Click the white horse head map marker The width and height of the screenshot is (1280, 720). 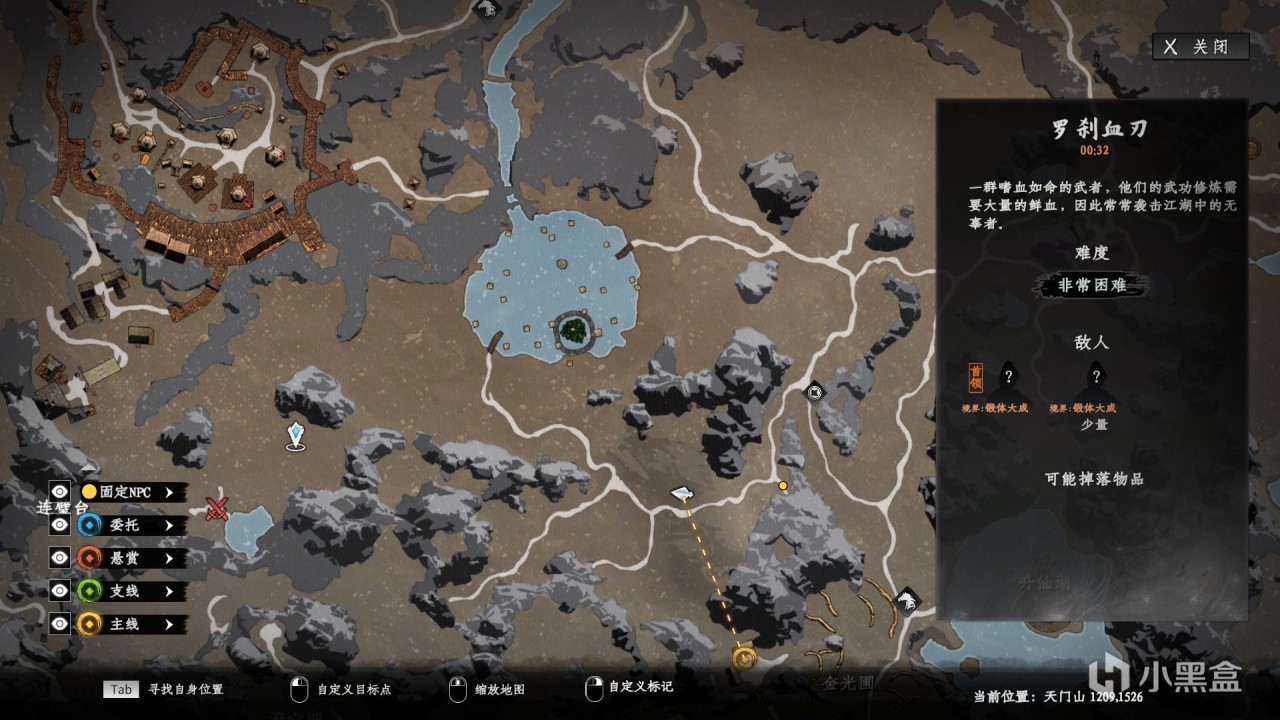click(x=907, y=599)
